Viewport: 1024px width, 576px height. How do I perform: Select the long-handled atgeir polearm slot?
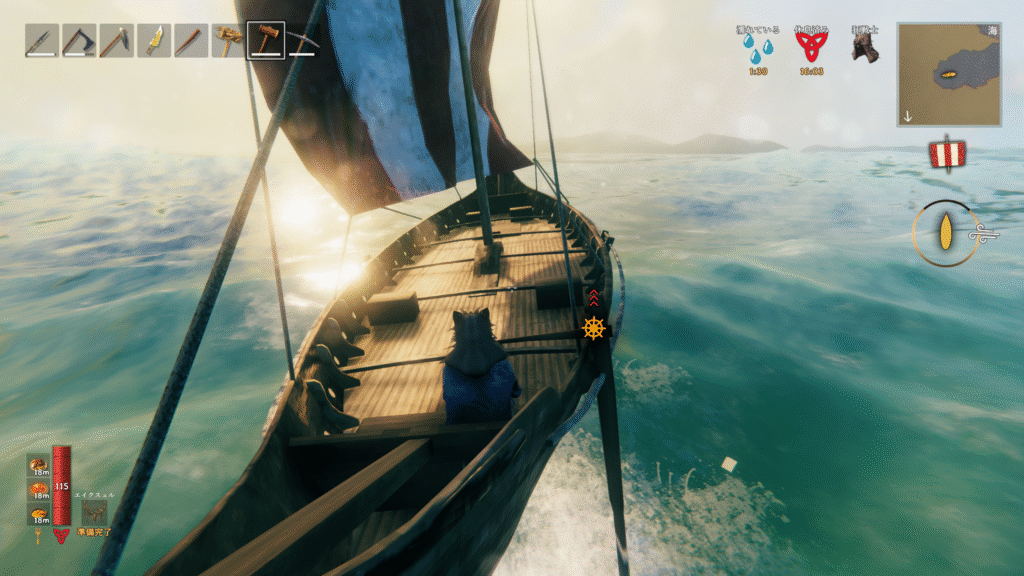click(116, 40)
